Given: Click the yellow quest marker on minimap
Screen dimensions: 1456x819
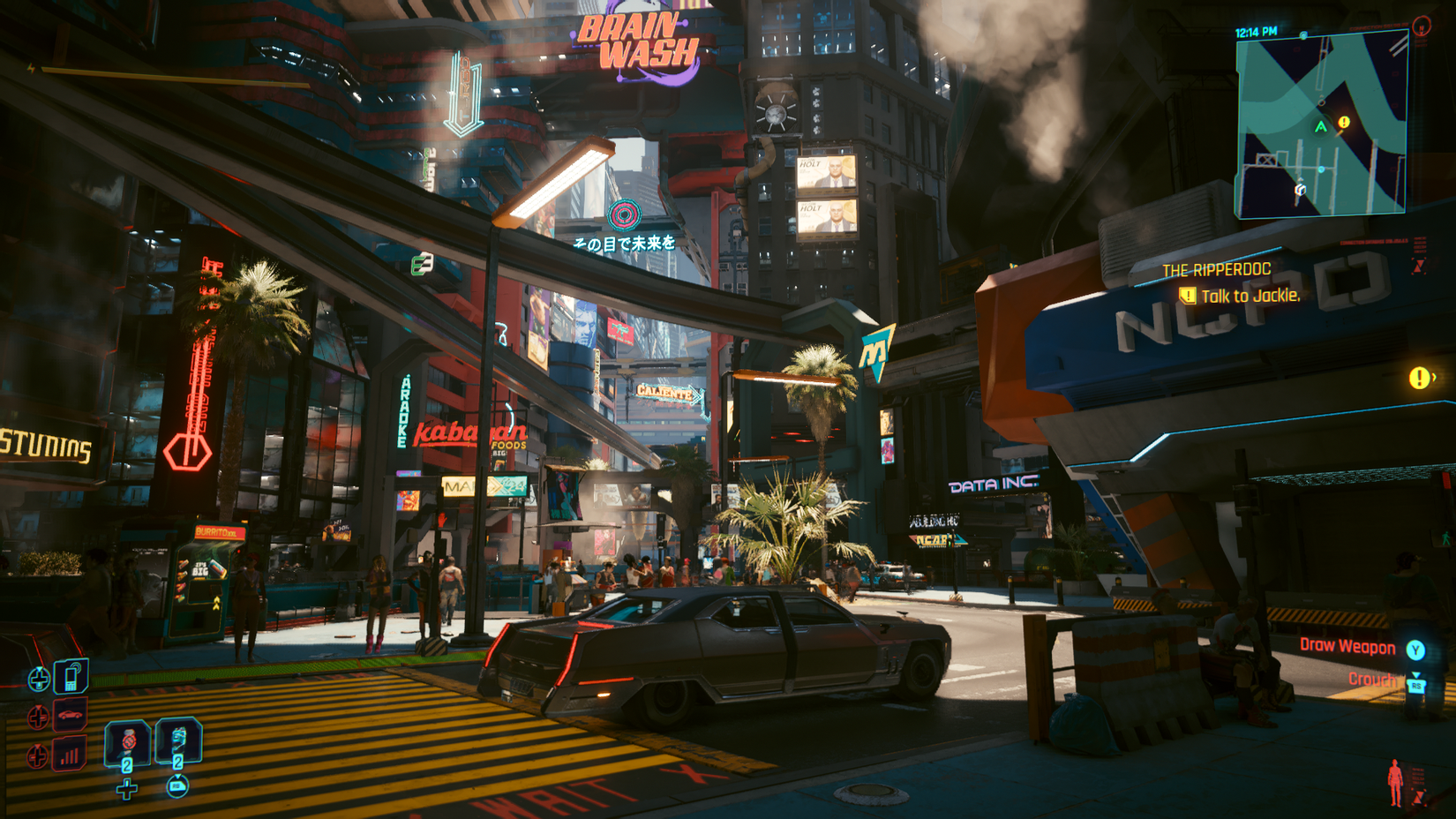Looking at the screenshot, I should click(x=1344, y=123).
